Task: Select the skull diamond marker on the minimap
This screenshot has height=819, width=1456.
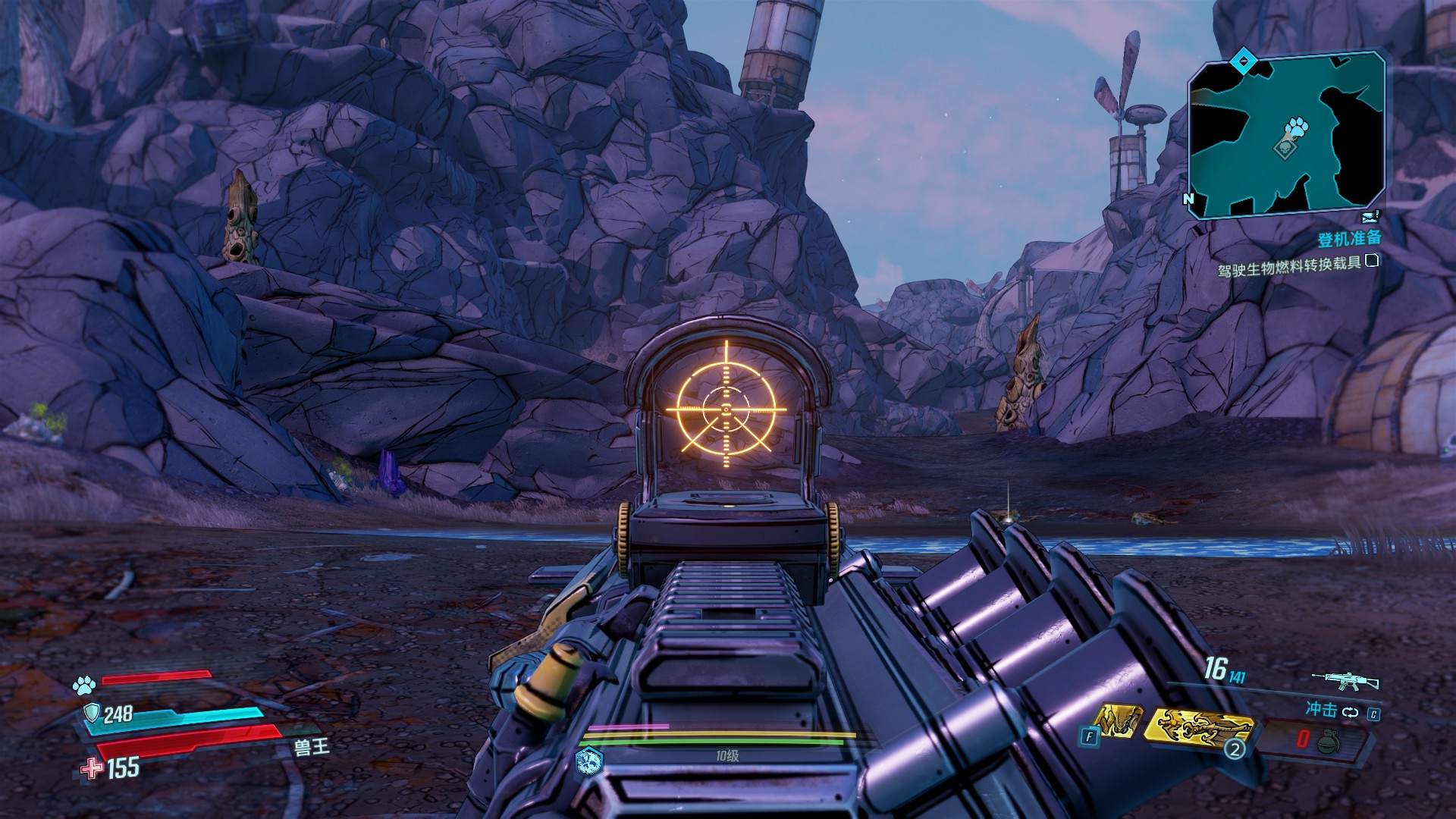Action: click(x=1285, y=149)
